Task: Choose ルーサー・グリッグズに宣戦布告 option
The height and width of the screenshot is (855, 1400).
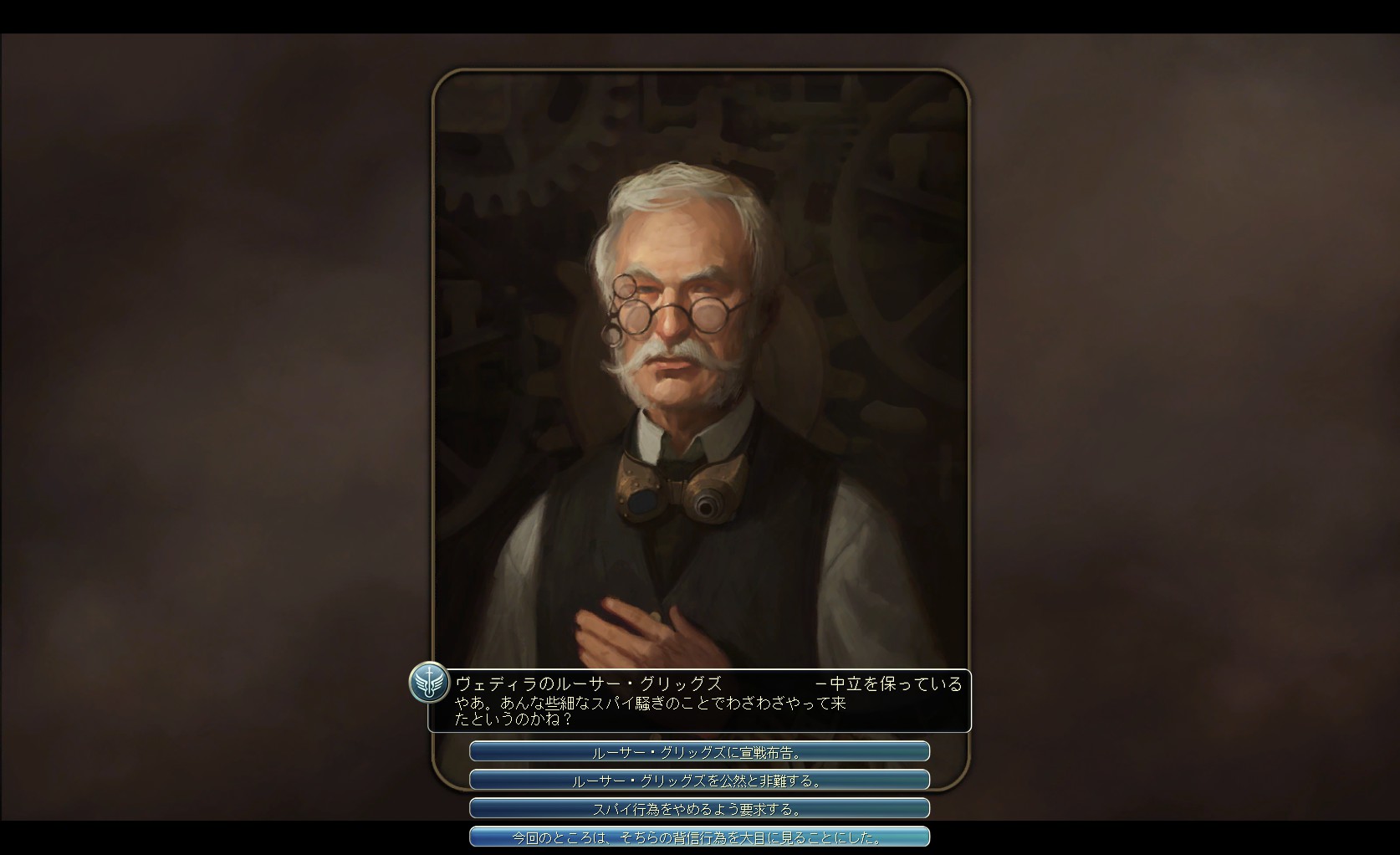Action: tap(699, 752)
